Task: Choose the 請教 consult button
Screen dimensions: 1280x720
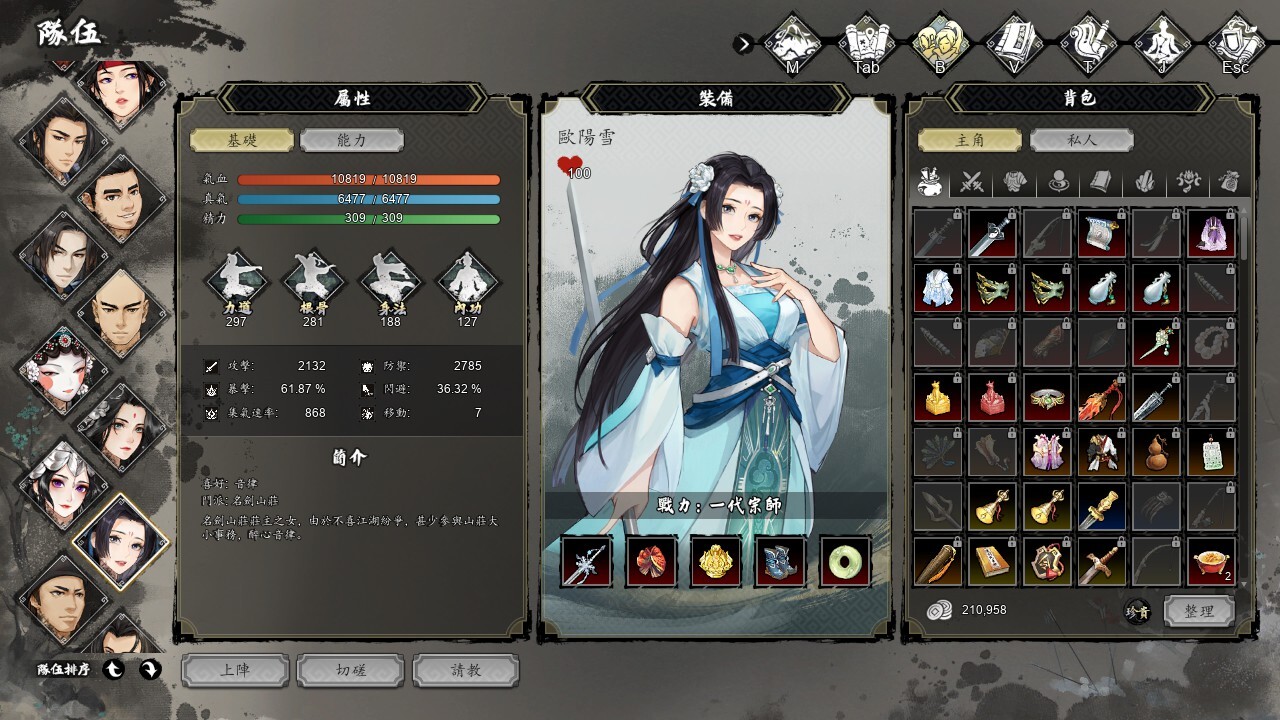Action: pyautogui.click(x=466, y=670)
